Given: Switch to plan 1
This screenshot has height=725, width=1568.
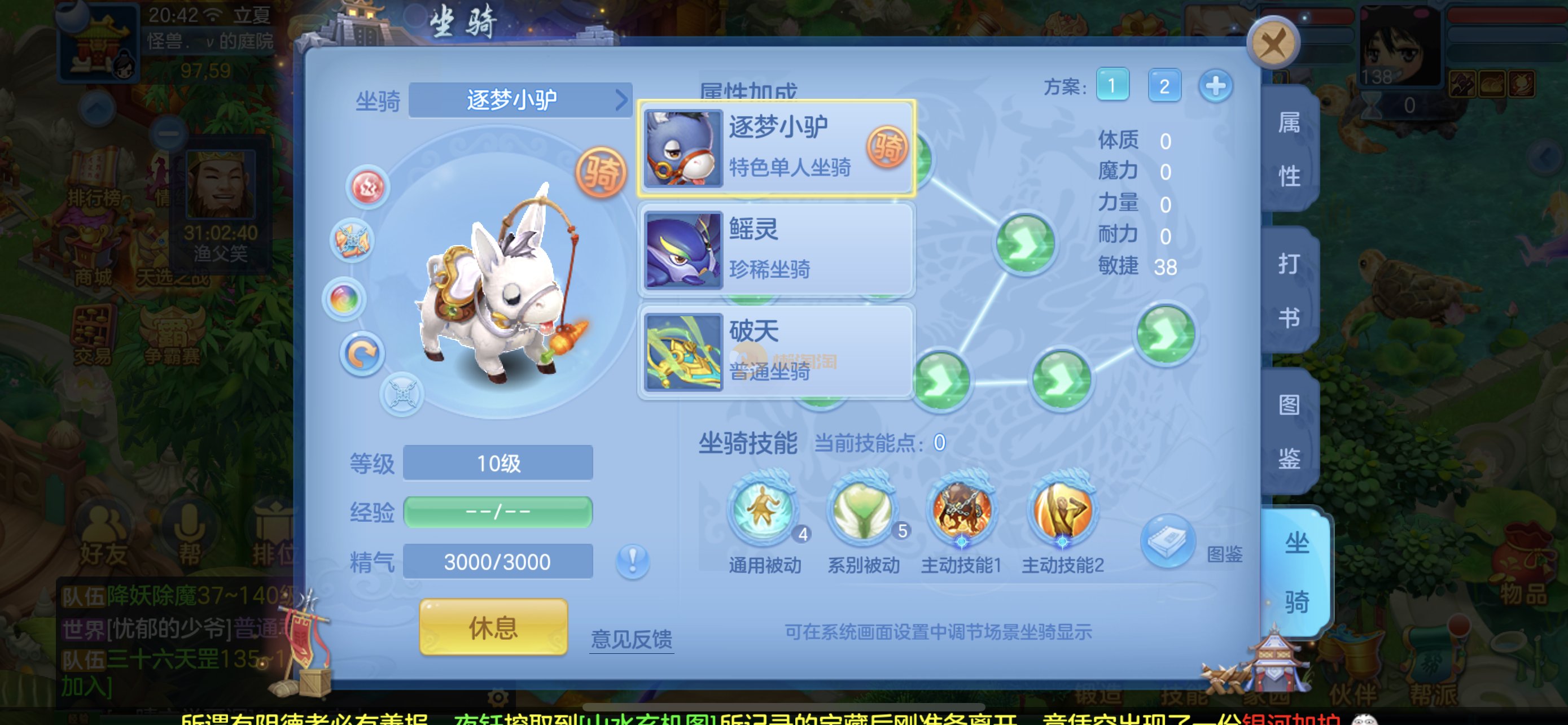Looking at the screenshot, I should [x=1112, y=86].
